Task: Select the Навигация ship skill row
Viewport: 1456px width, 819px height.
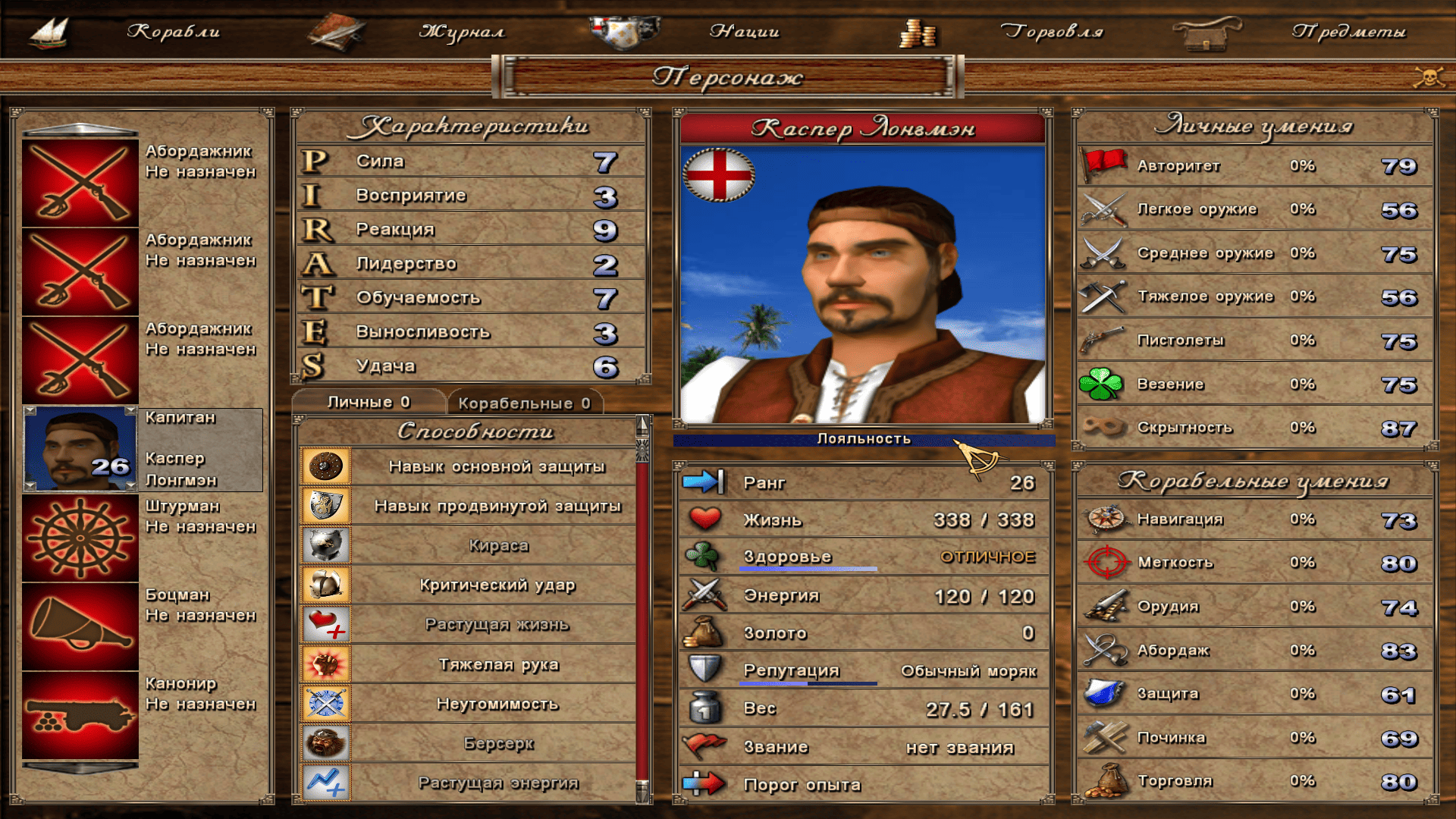Action: [1255, 519]
